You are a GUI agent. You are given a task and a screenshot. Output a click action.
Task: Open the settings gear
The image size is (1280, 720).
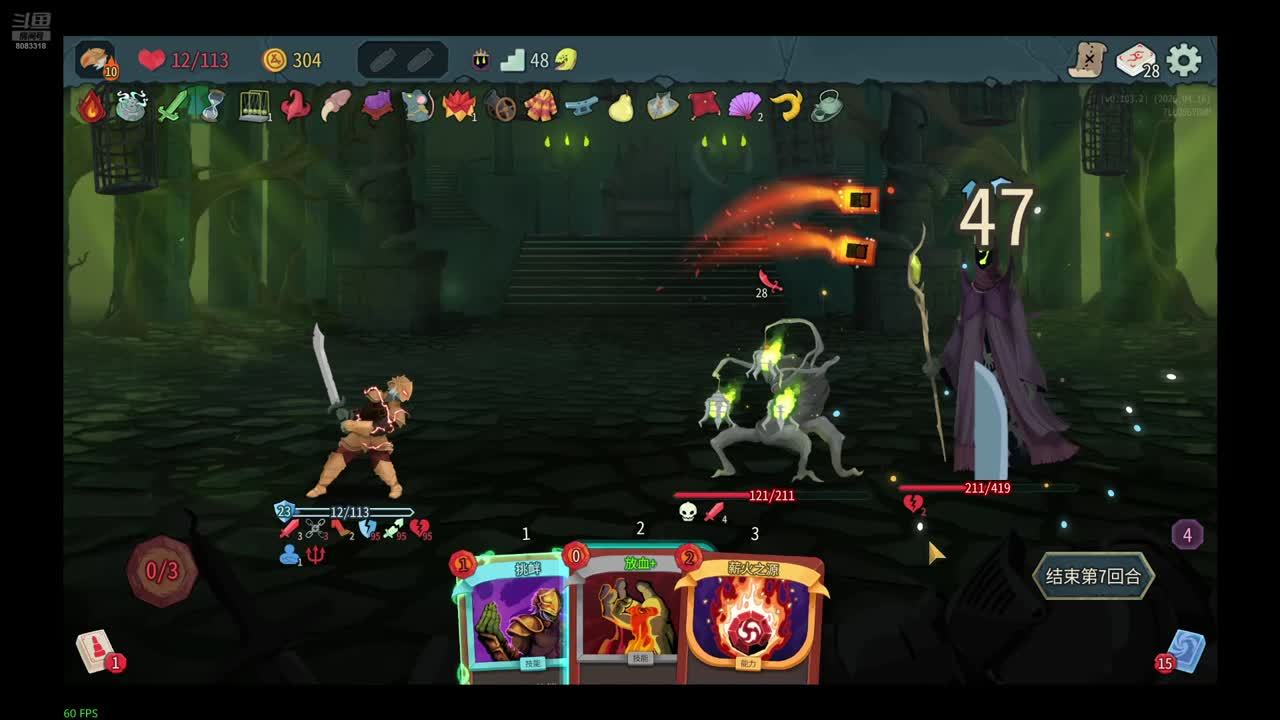coord(1184,60)
